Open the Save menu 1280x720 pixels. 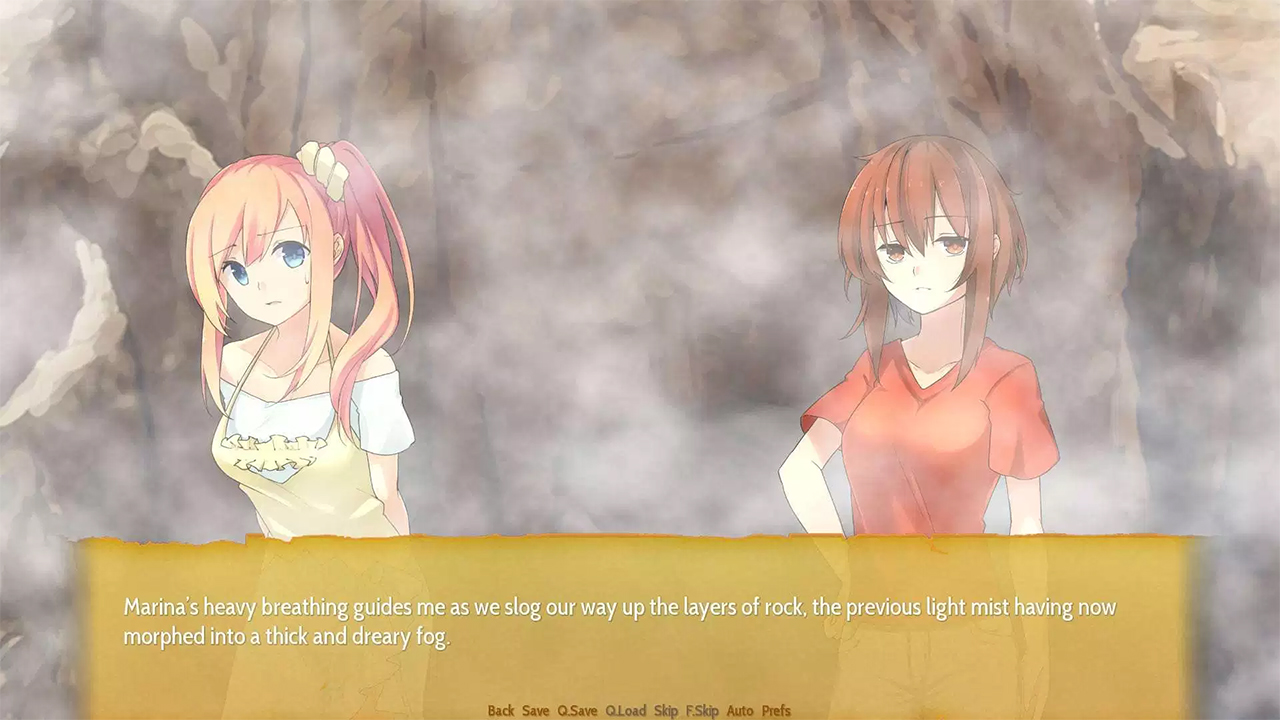tap(536, 711)
